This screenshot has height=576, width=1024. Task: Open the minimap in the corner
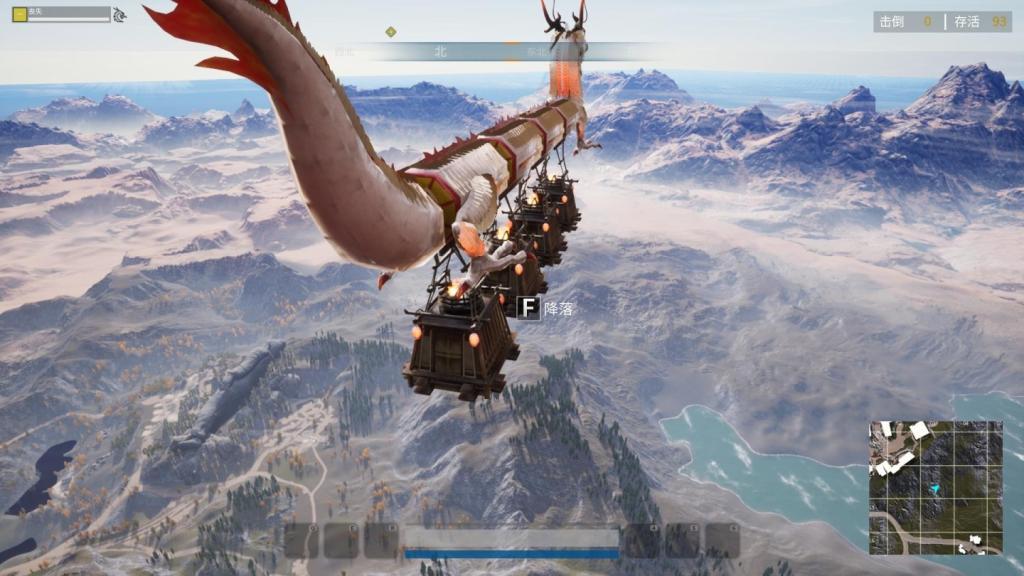(x=935, y=487)
